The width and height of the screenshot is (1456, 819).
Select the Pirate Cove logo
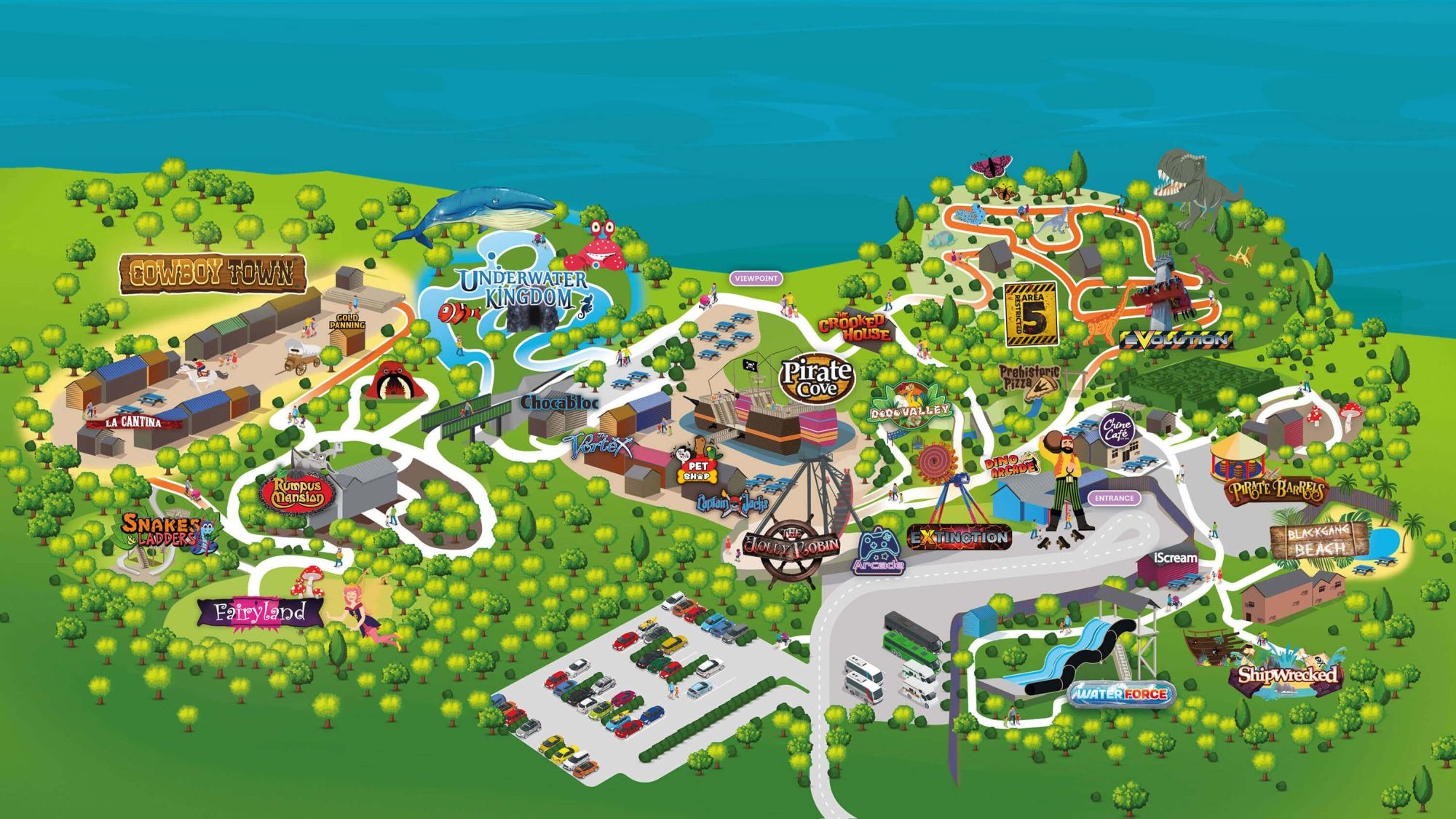pyautogui.click(x=816, y=379)
